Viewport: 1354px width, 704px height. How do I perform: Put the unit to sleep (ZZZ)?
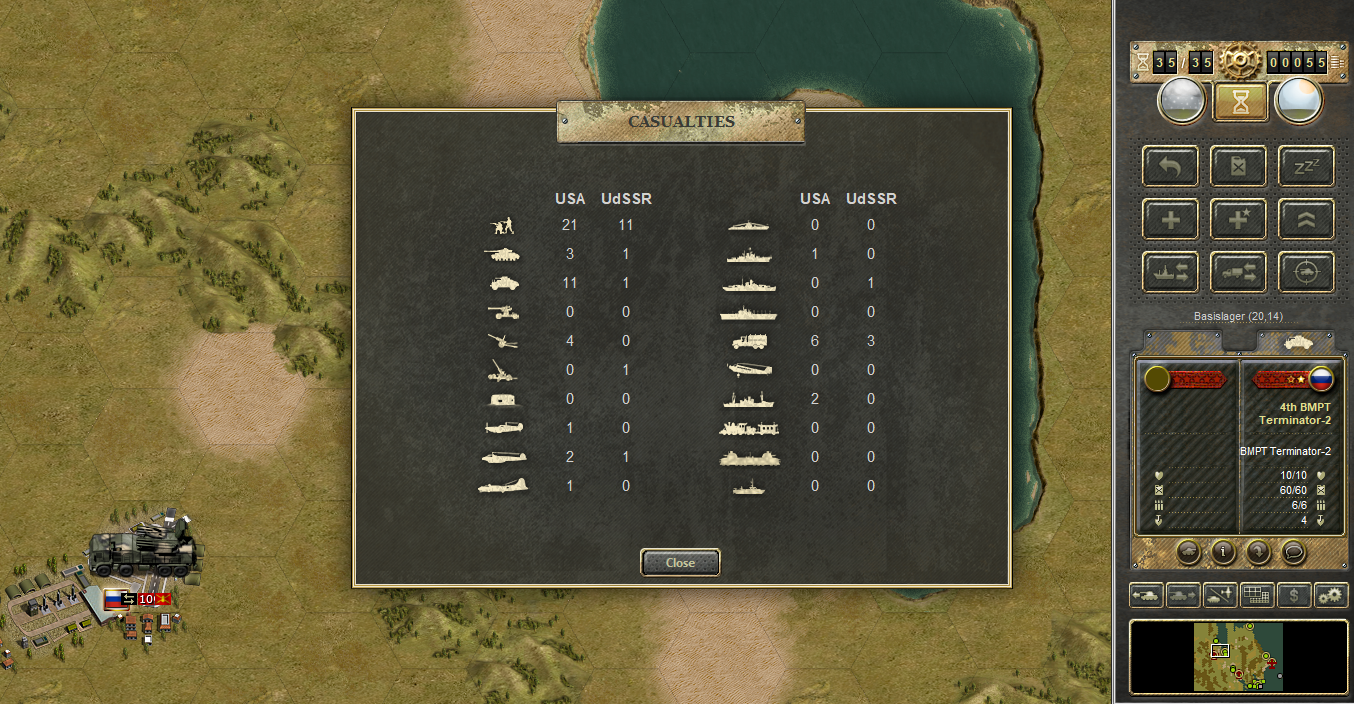1306,166
